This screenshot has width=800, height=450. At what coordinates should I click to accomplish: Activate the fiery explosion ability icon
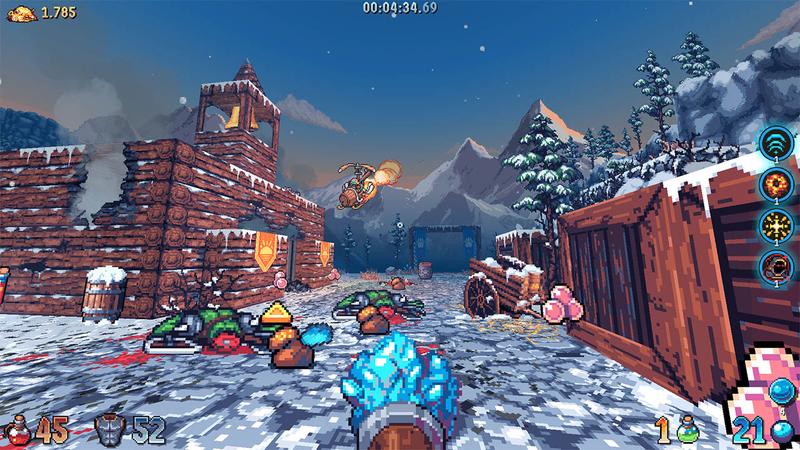775,183
